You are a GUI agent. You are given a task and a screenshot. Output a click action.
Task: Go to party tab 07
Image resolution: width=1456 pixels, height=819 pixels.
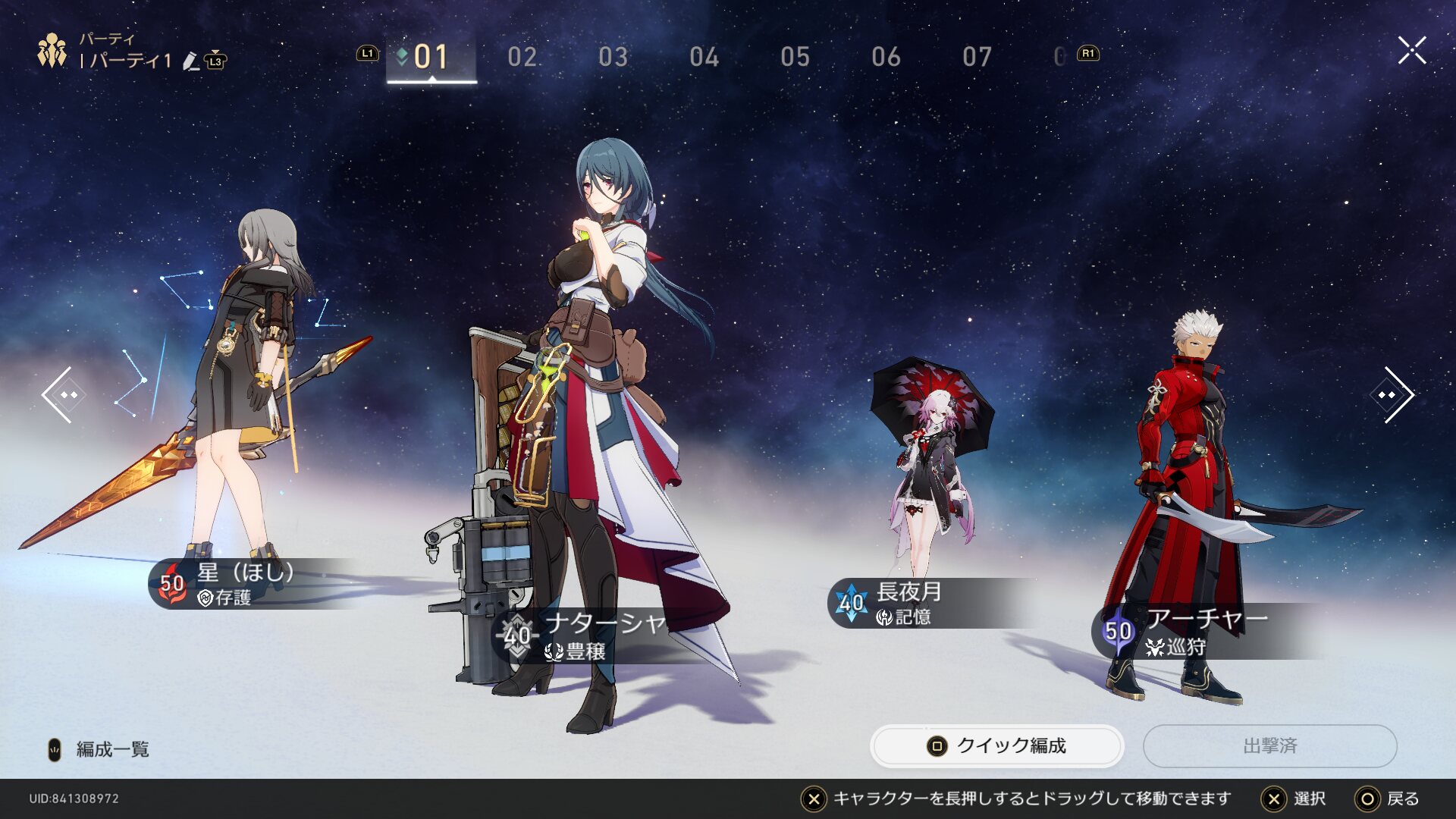977,57
